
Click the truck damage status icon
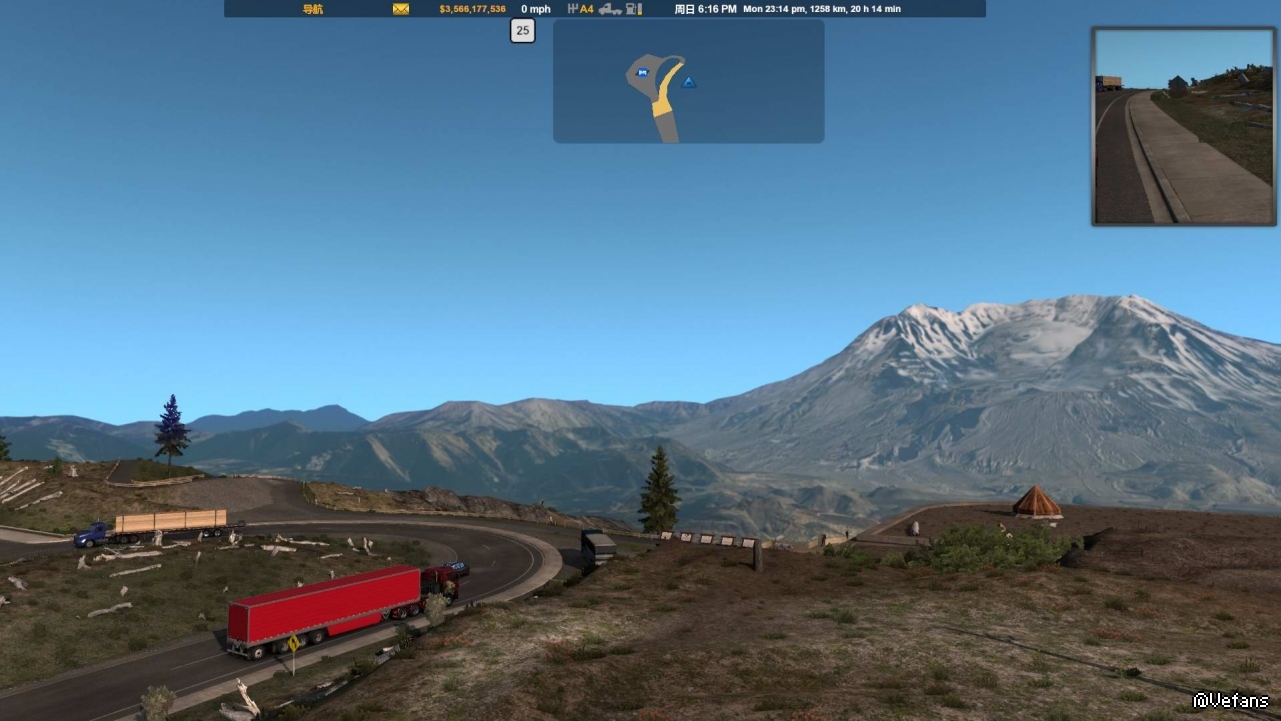coord(610,9)
